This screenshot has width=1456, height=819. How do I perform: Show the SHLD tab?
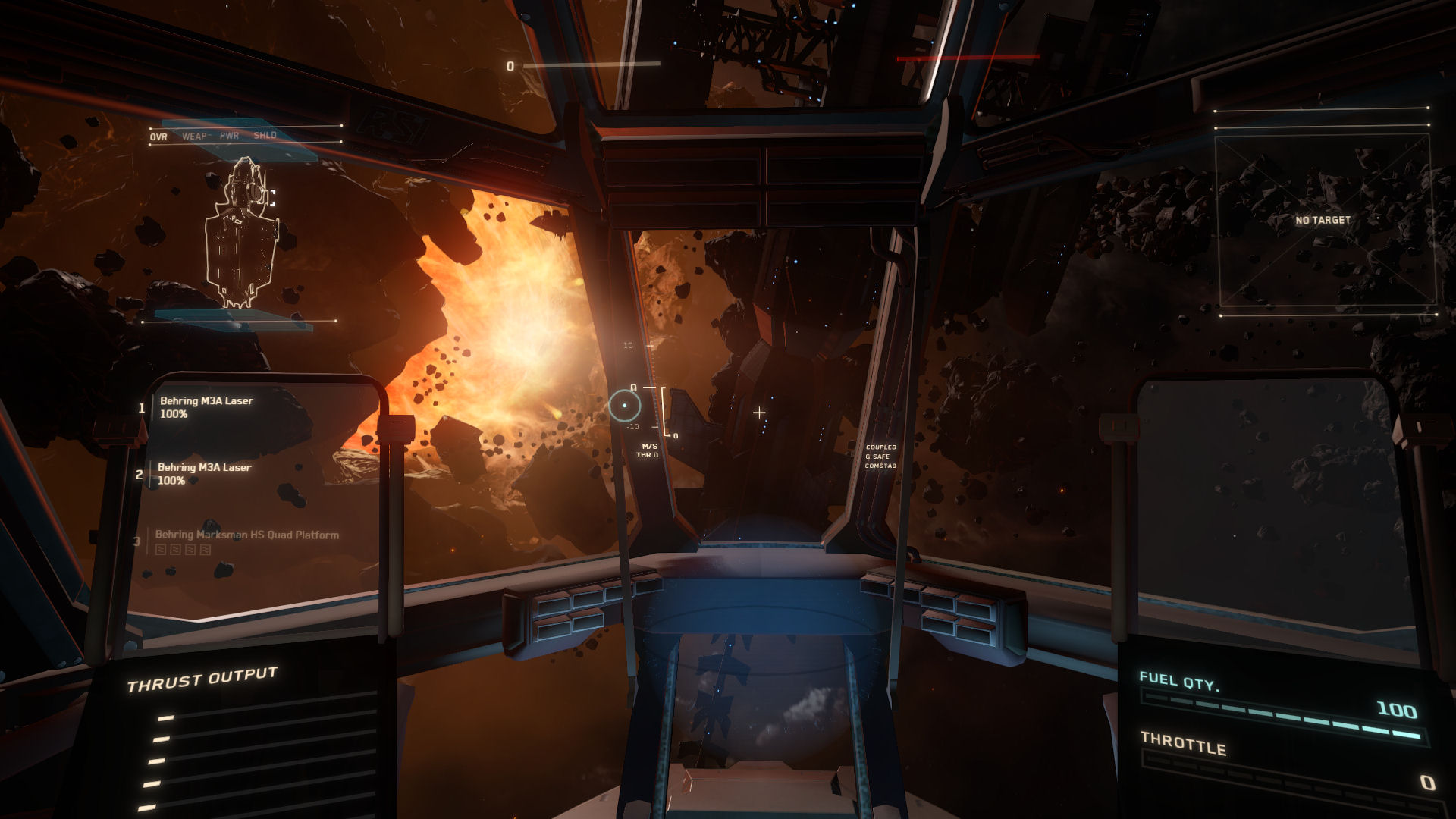(265, 136)
